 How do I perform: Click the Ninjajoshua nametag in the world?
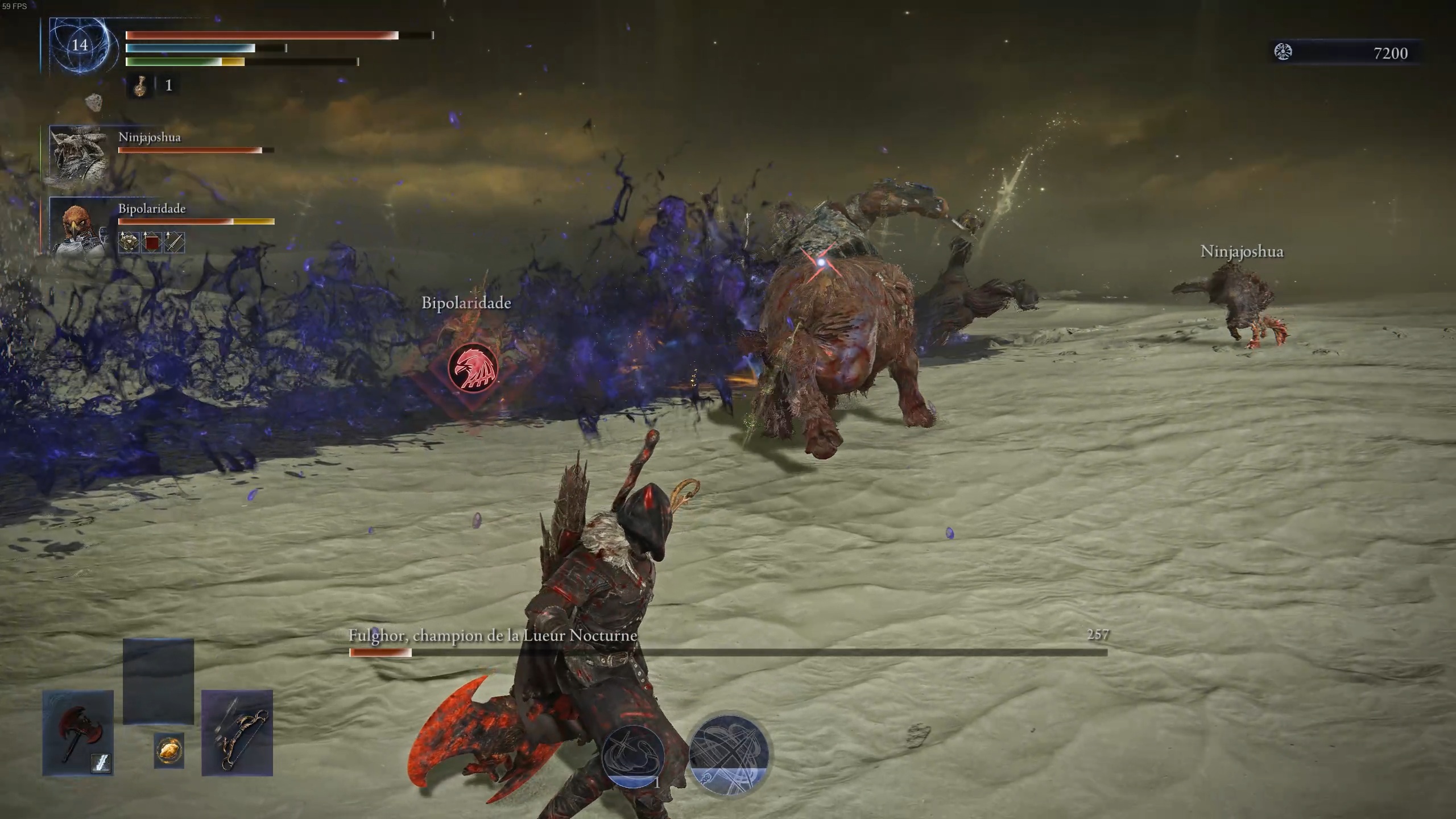[x=1242, y=251]
